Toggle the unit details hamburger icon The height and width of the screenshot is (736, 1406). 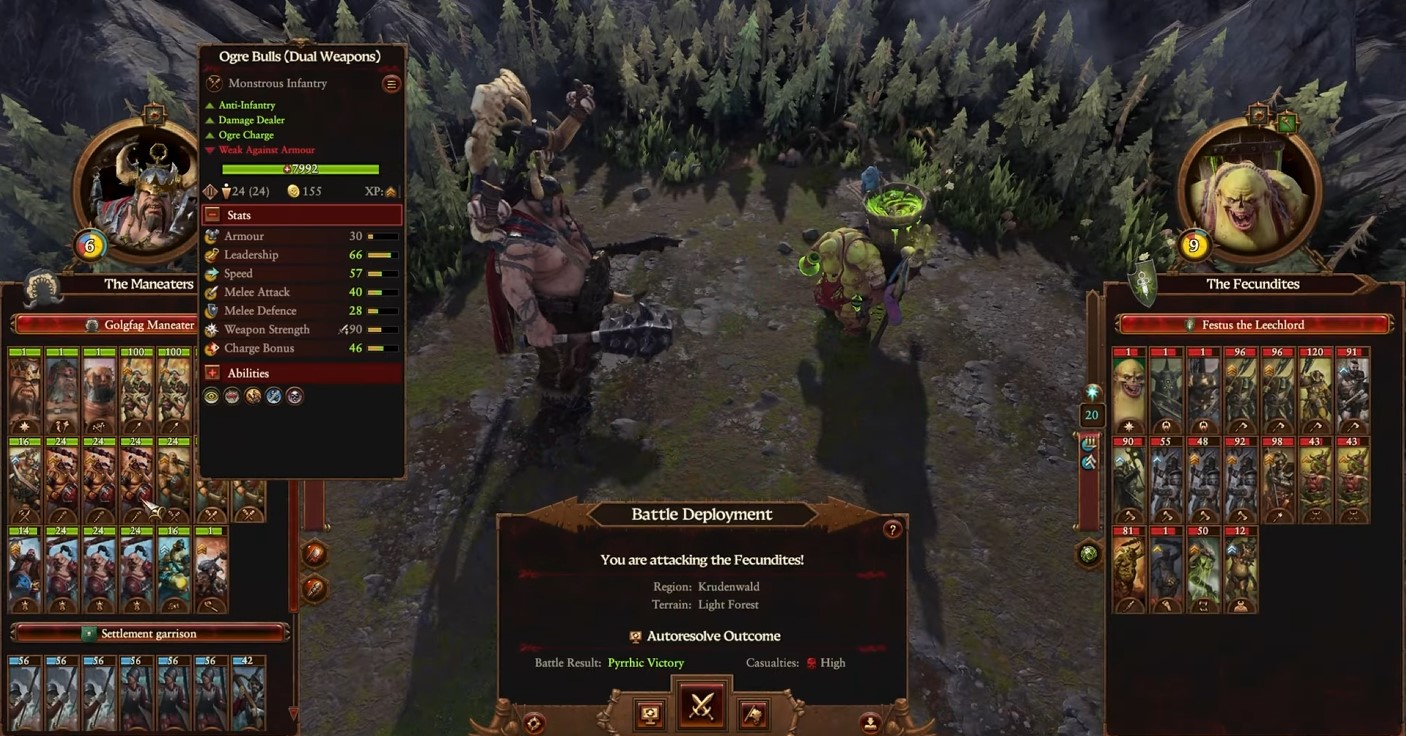(x=390, y=83)
